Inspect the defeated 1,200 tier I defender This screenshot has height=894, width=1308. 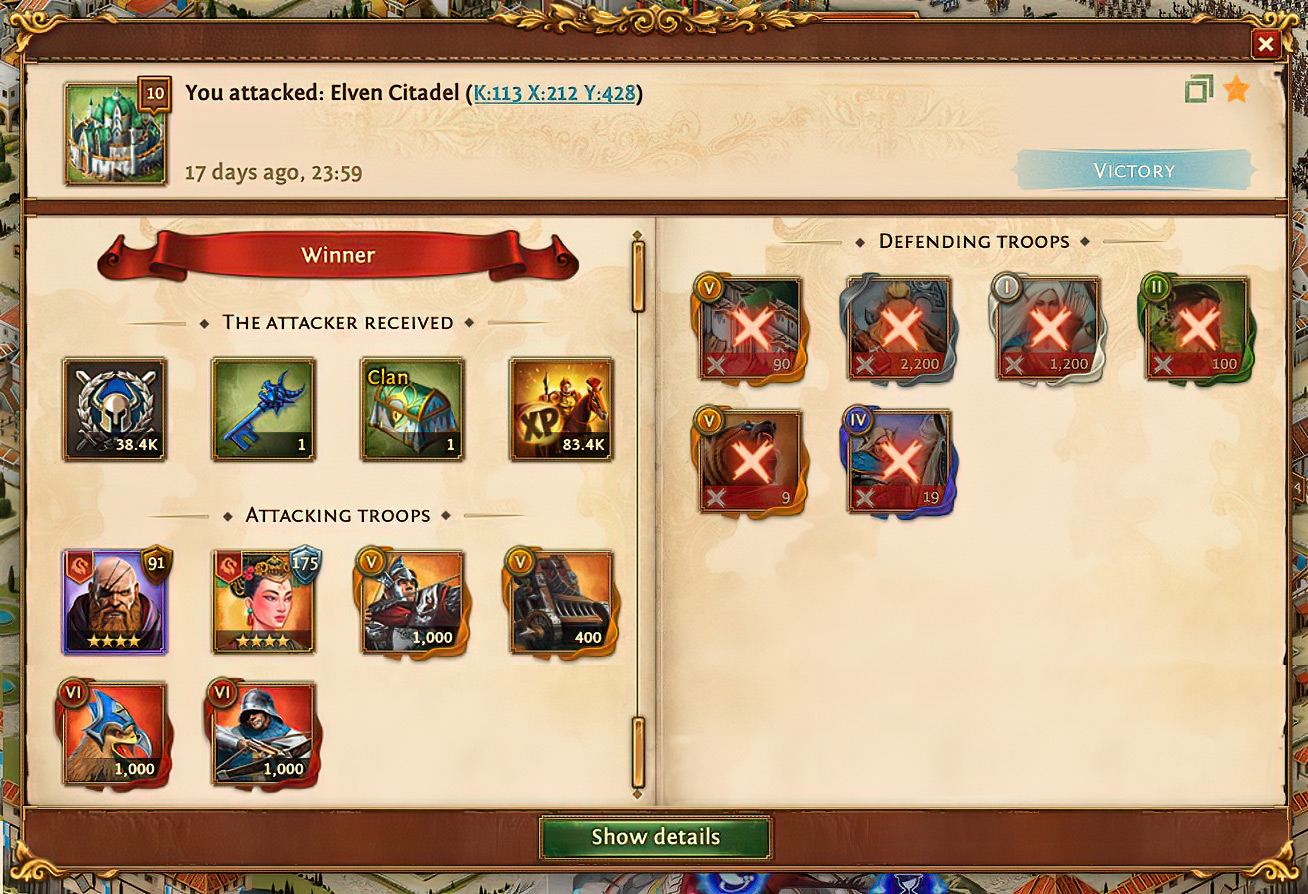point(1047,328)
